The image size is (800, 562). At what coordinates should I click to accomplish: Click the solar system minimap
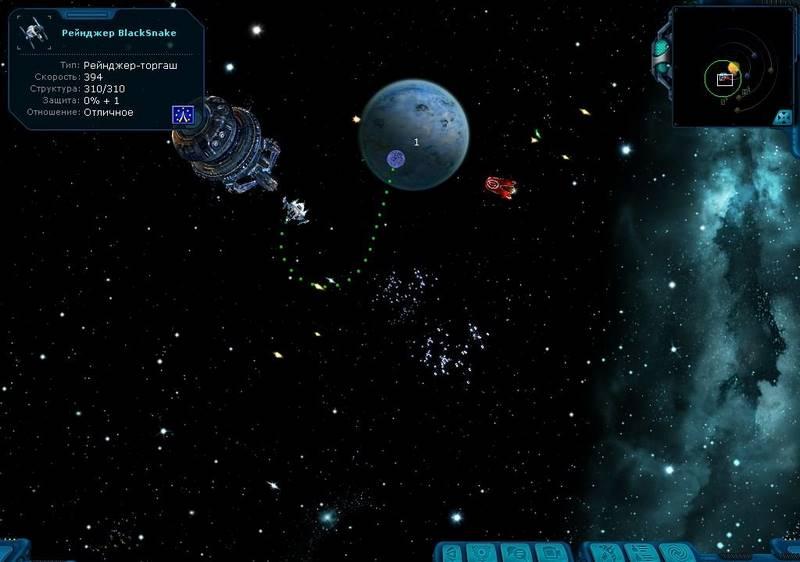[x=729, y=66]
